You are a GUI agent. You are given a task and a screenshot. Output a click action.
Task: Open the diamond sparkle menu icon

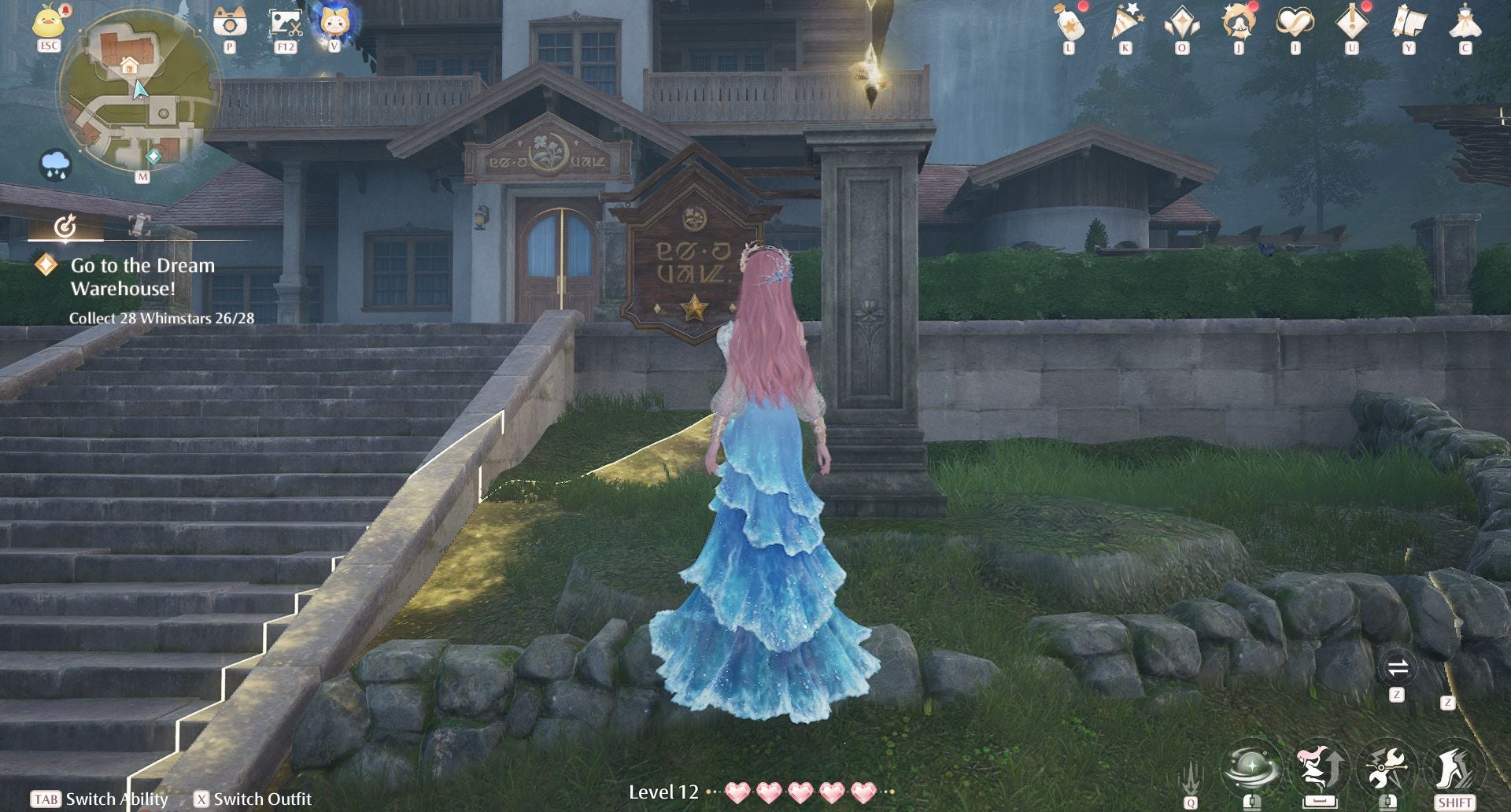(1181, 22)
